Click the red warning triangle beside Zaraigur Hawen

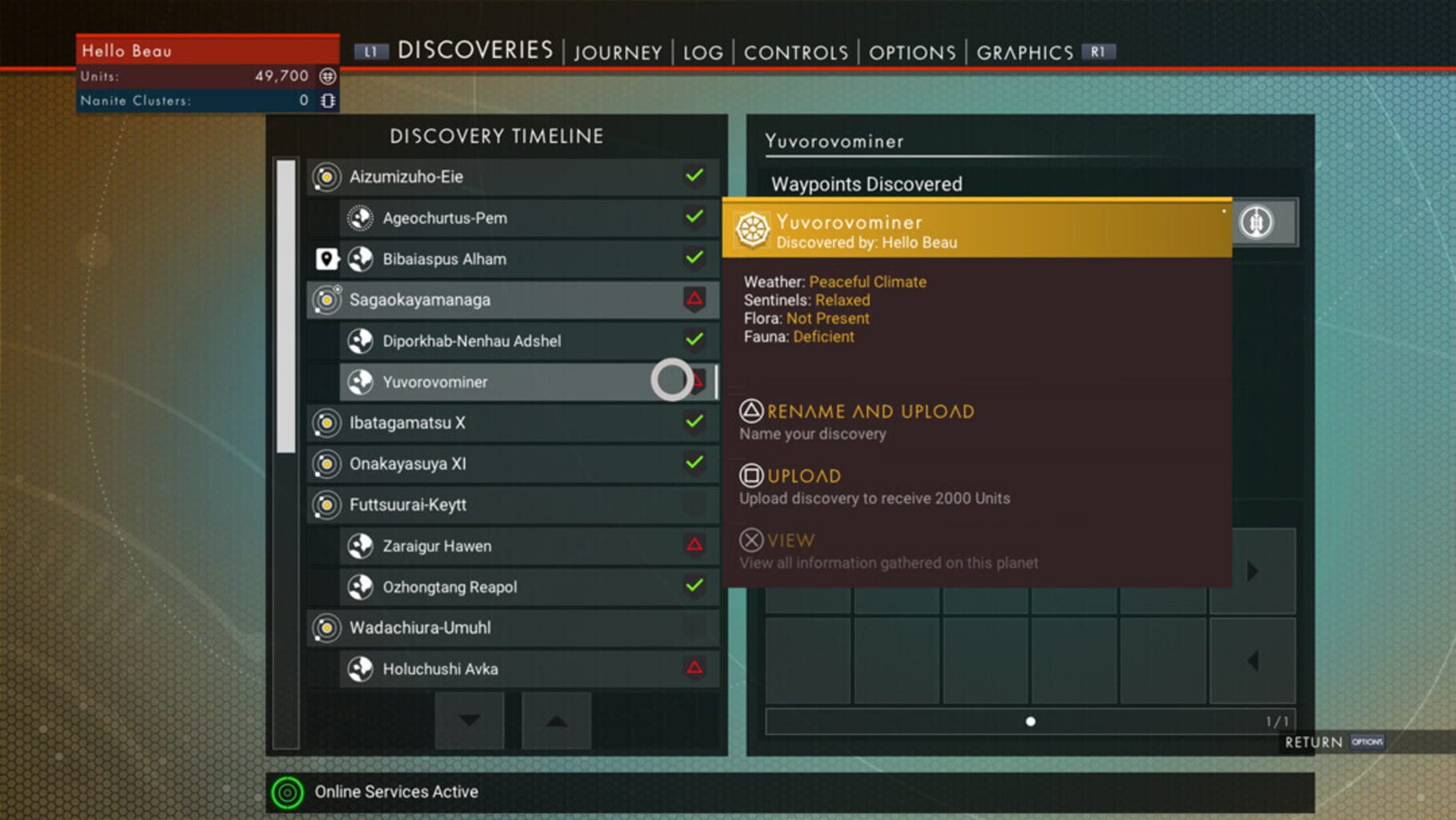(695, 546)
